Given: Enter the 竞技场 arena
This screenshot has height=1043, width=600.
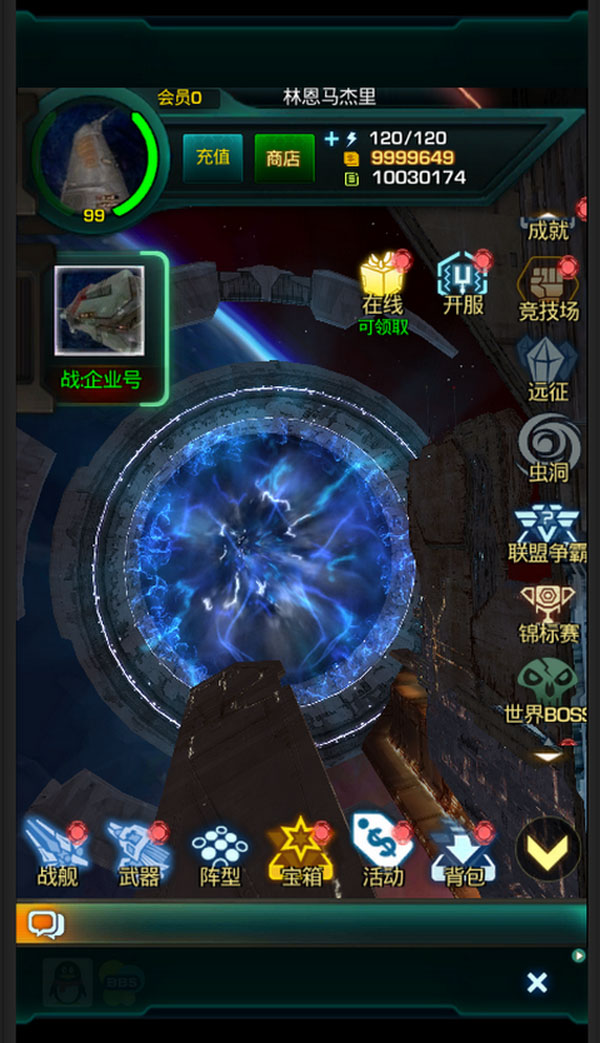Looking at the screenshot, I should [547, 290].
